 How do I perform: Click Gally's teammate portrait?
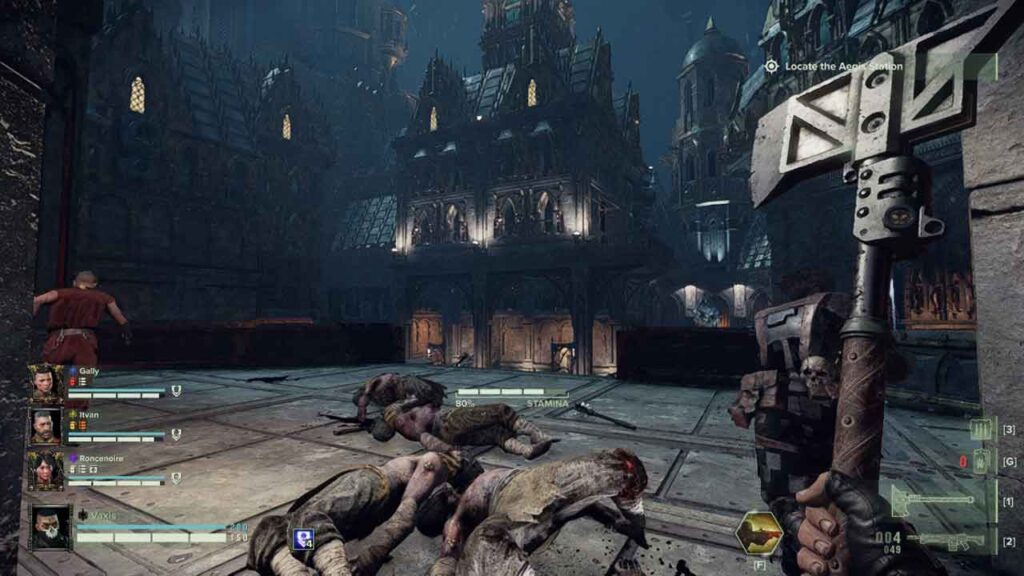point(46,382)
